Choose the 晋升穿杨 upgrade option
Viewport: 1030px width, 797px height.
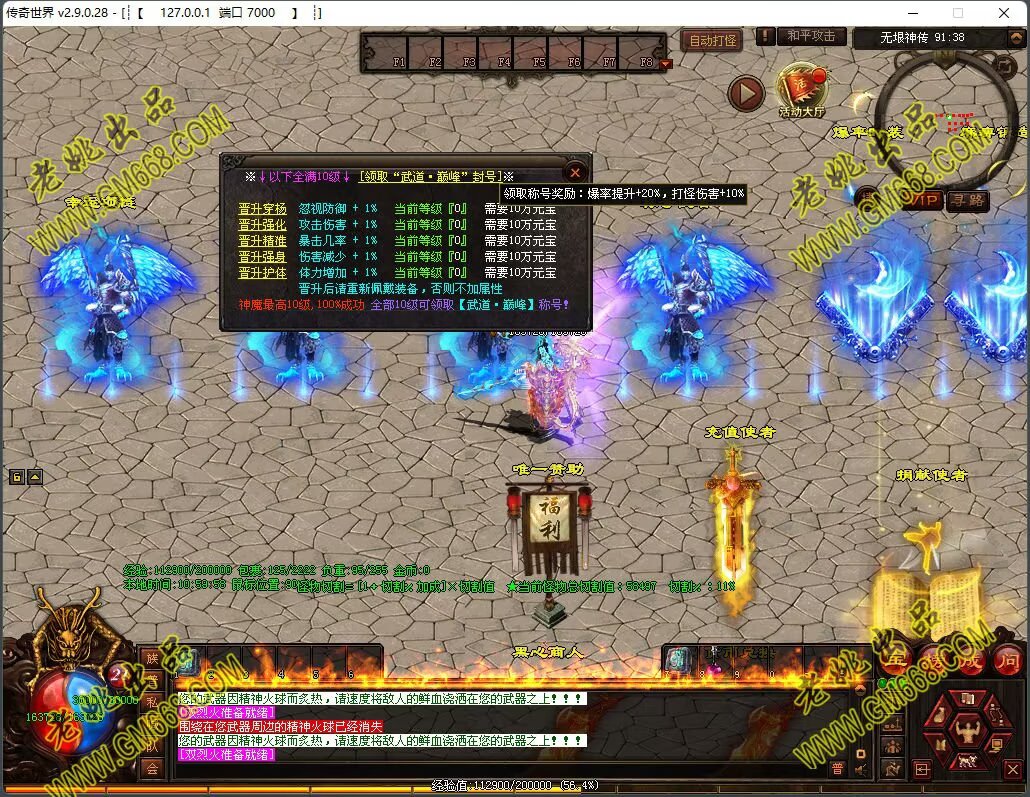tap(262, 210)
